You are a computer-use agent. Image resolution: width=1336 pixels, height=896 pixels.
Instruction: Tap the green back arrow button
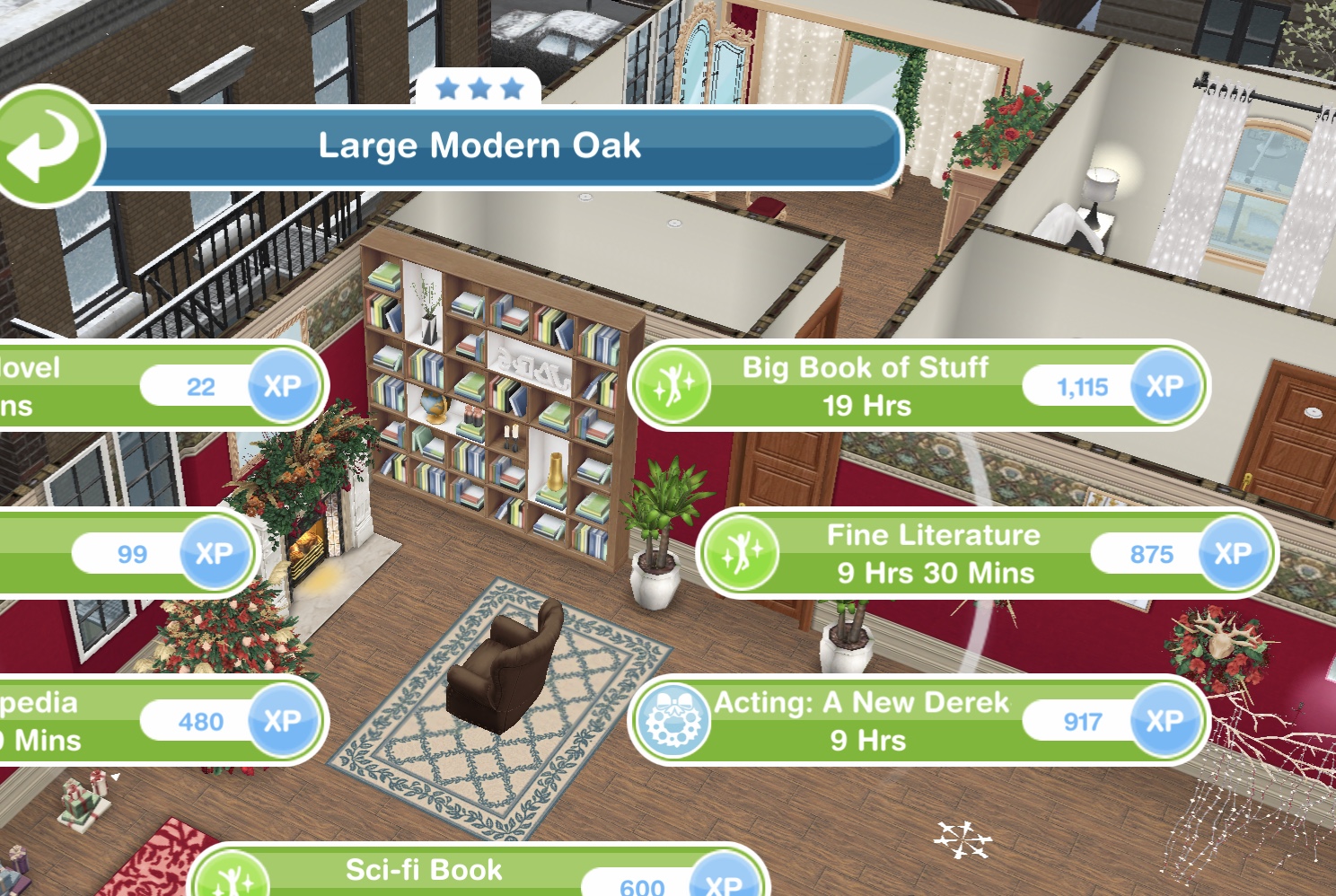coord(47,146)
